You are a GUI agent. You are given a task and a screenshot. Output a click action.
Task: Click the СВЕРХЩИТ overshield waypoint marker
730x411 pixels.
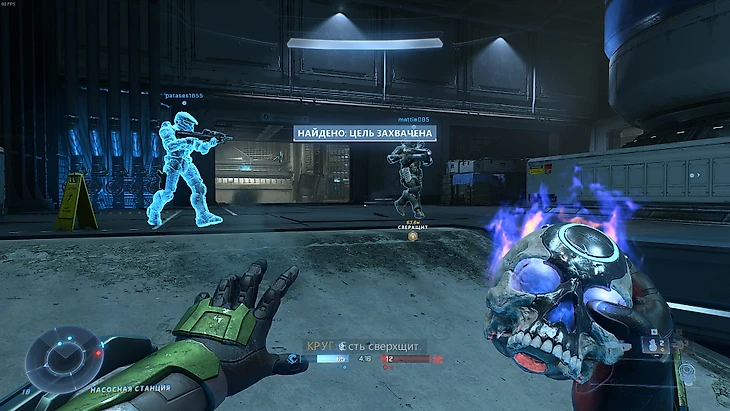pyautogui.click(x=411, y=236)
